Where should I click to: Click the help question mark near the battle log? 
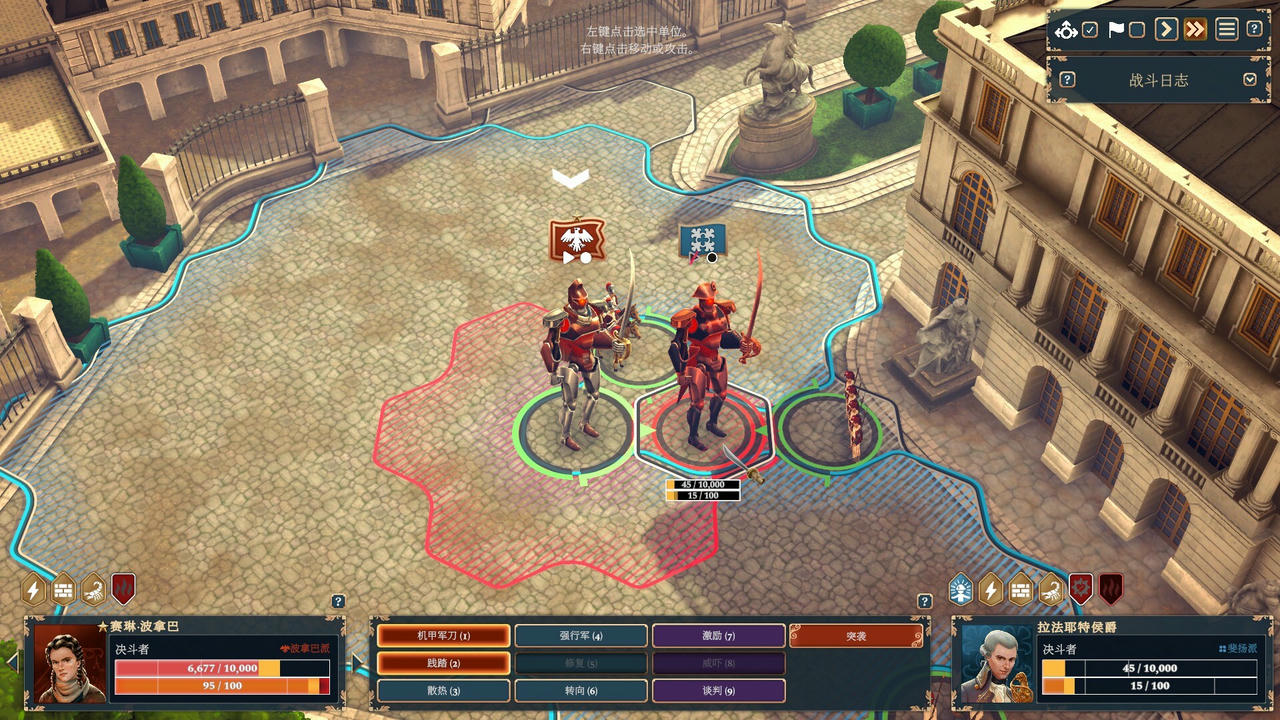pos(1066,81)
